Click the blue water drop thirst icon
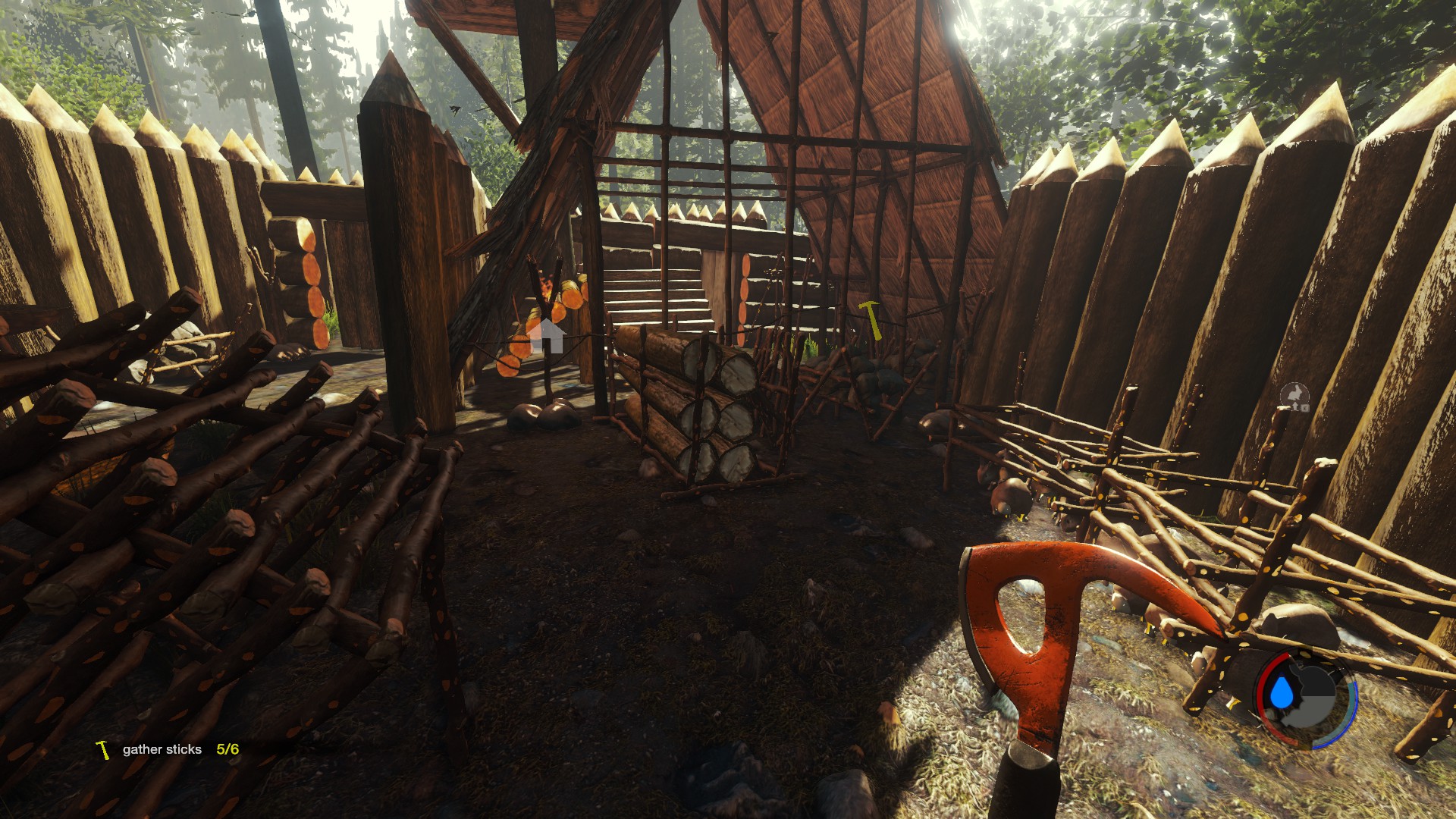Screen dimensions: 1456x819 point(1282,693)
